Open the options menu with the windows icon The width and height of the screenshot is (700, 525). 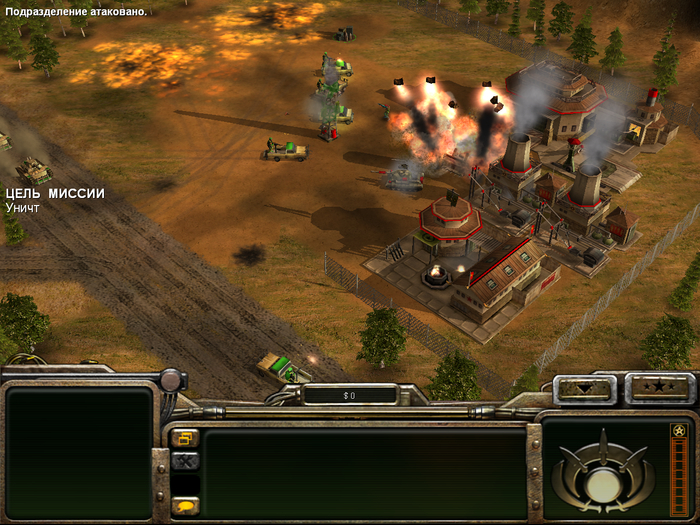[x=185, y=438]
